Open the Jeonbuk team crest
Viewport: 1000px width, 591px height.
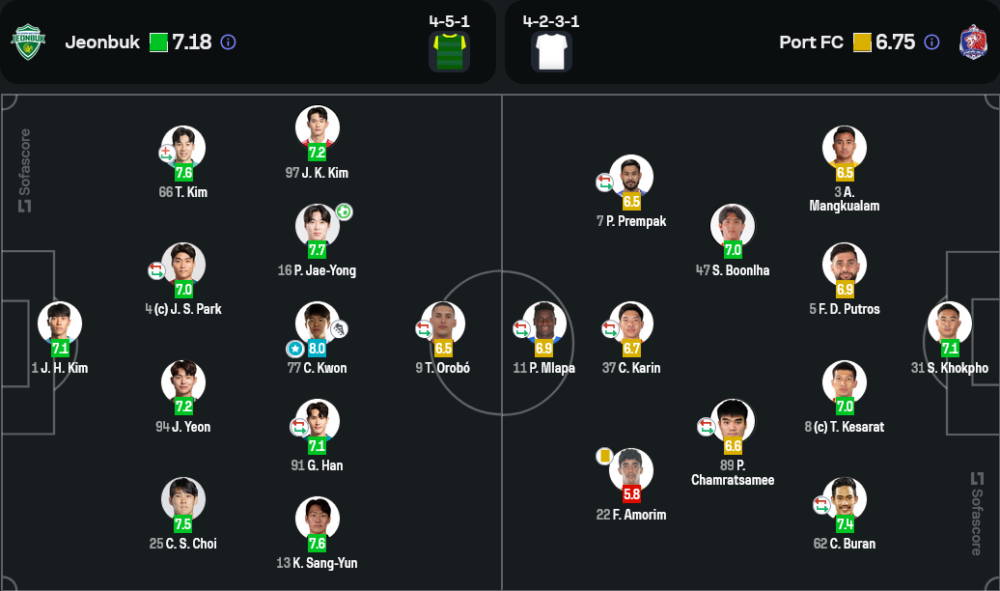pyautogui.click(x=28, y=42)
